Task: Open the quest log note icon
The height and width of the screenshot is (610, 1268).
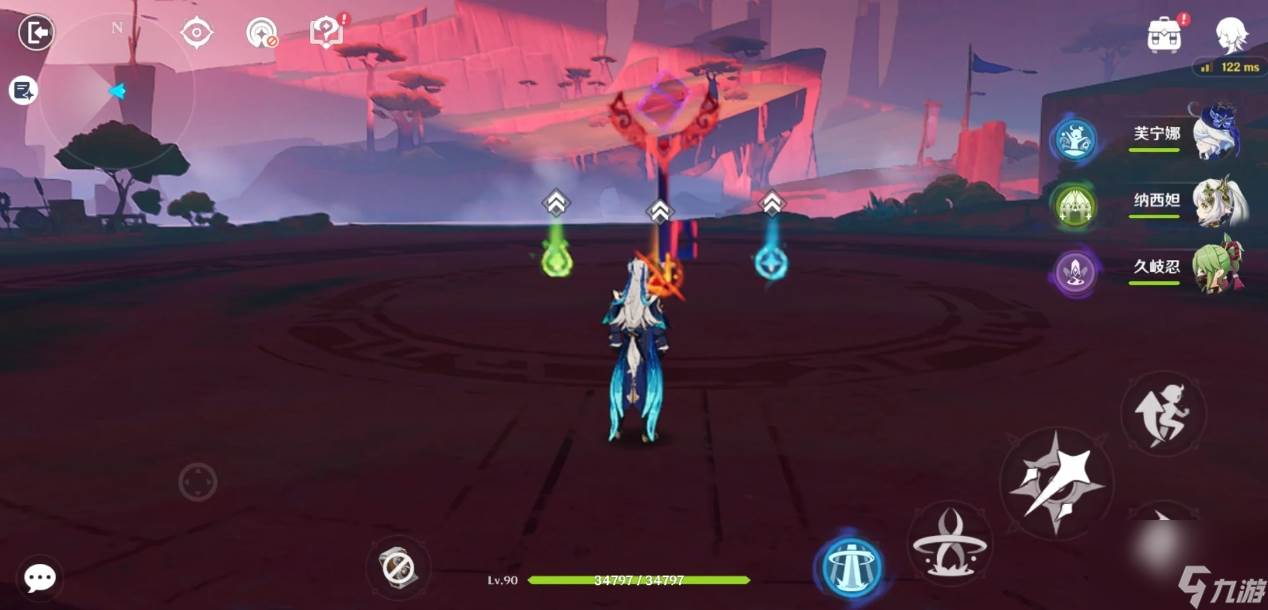Action: click(23, 91)
